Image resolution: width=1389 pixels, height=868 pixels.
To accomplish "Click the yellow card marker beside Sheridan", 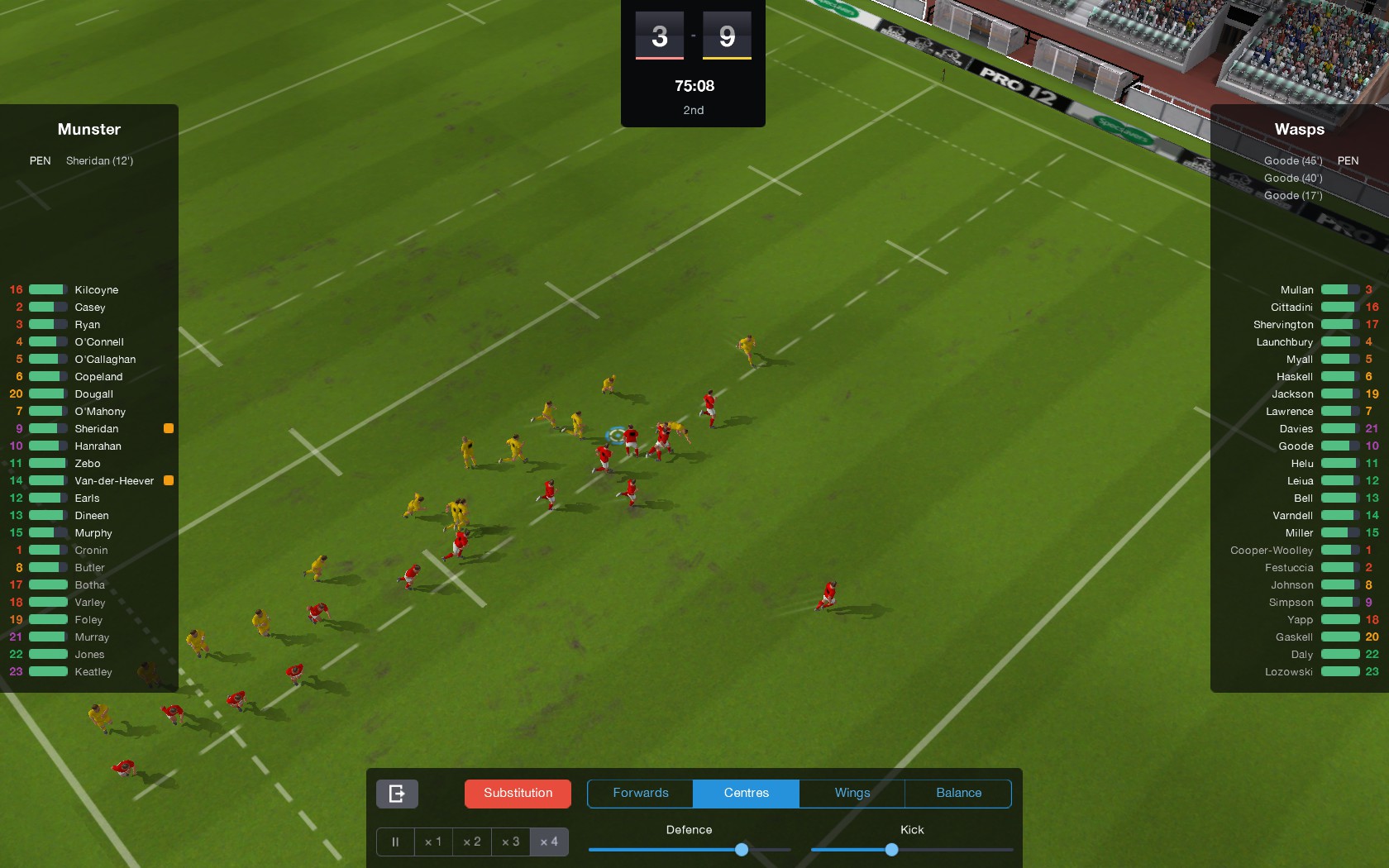I will click(169, 428).
